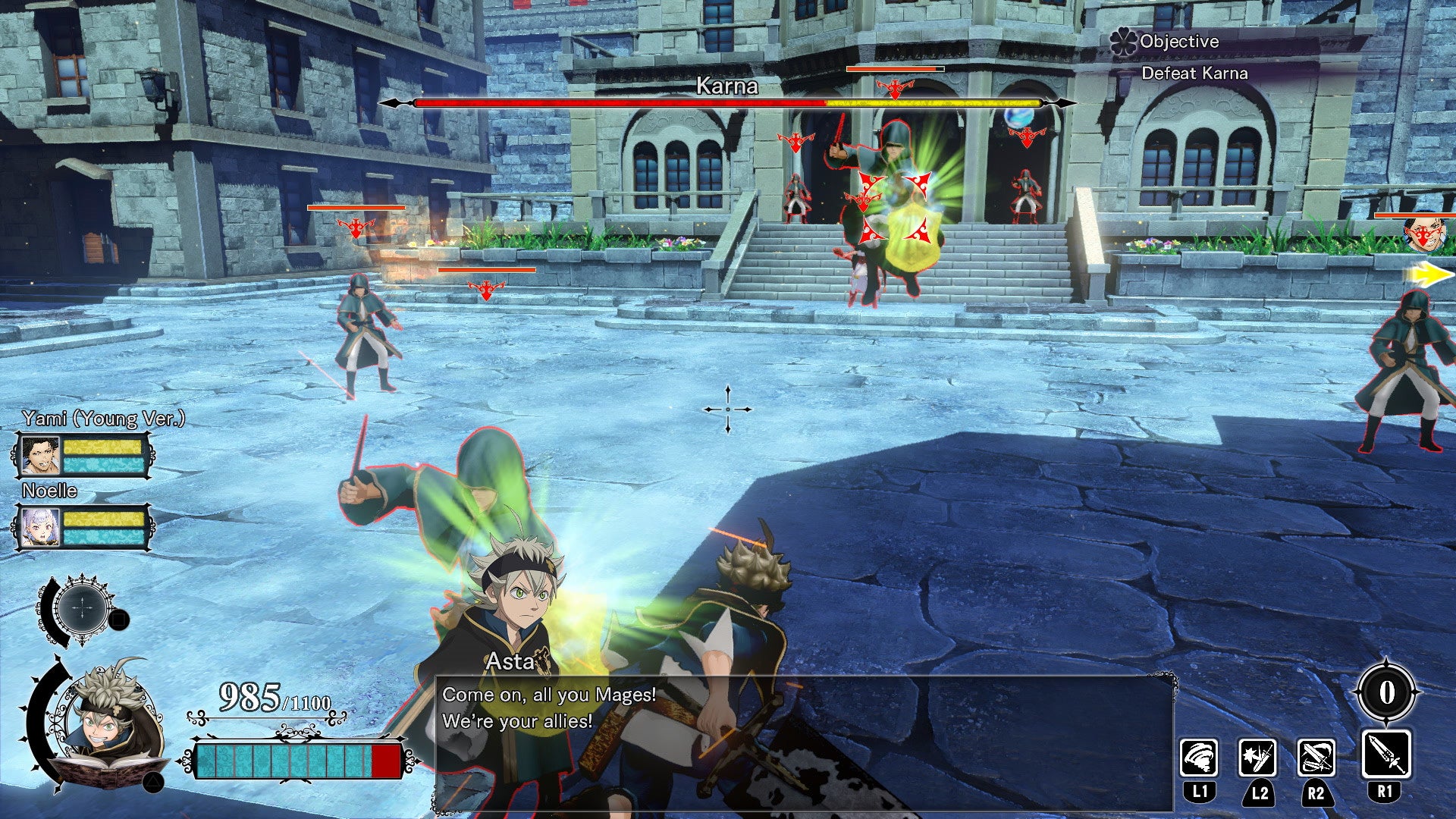Select the Objective panel labeled Defeat Karna

point(1196,74)
